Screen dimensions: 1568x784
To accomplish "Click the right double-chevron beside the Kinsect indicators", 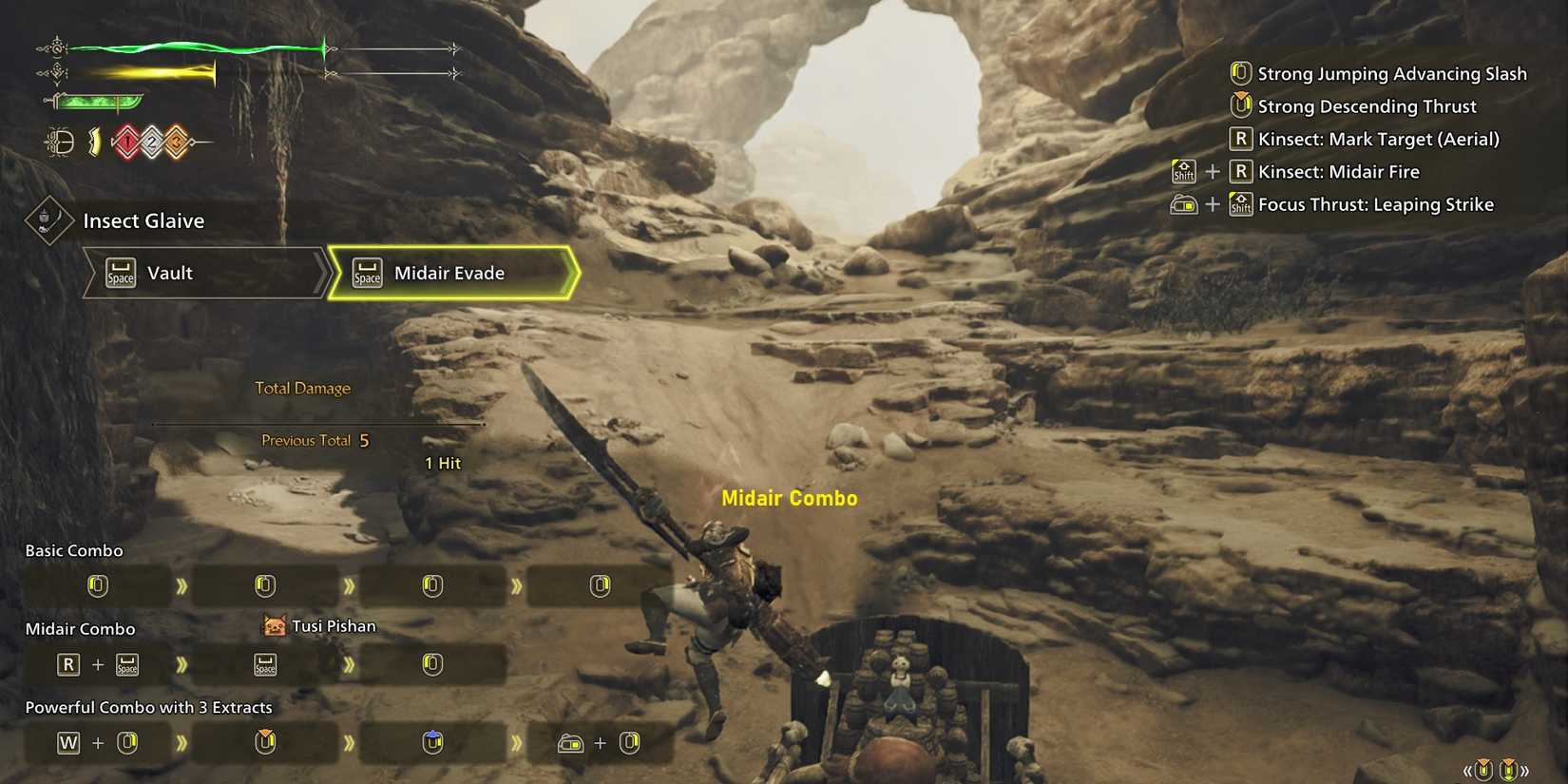I will pyautogui.click(x=1524, y=770).
